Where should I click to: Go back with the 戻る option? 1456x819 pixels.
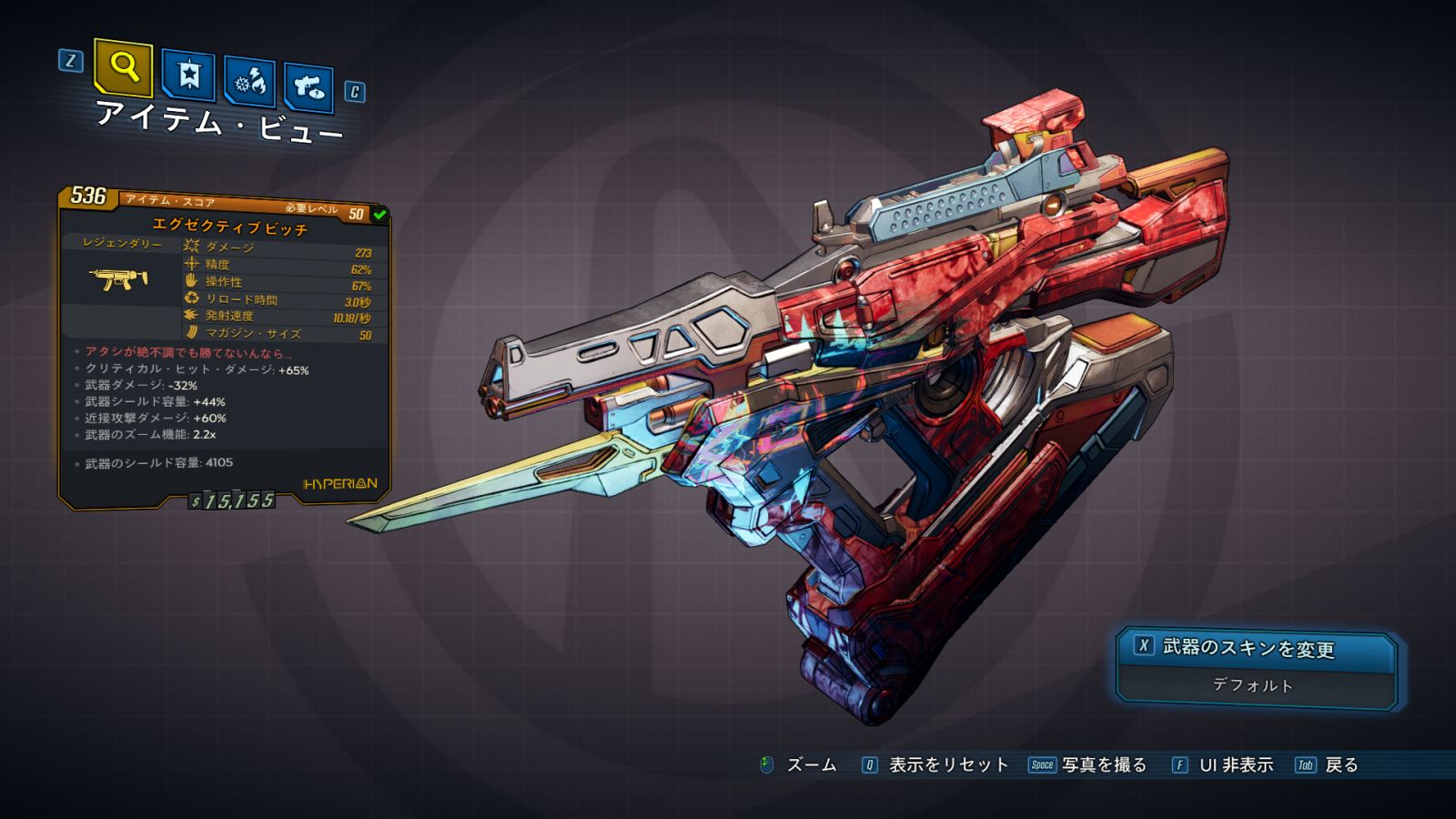(1340, 765)
